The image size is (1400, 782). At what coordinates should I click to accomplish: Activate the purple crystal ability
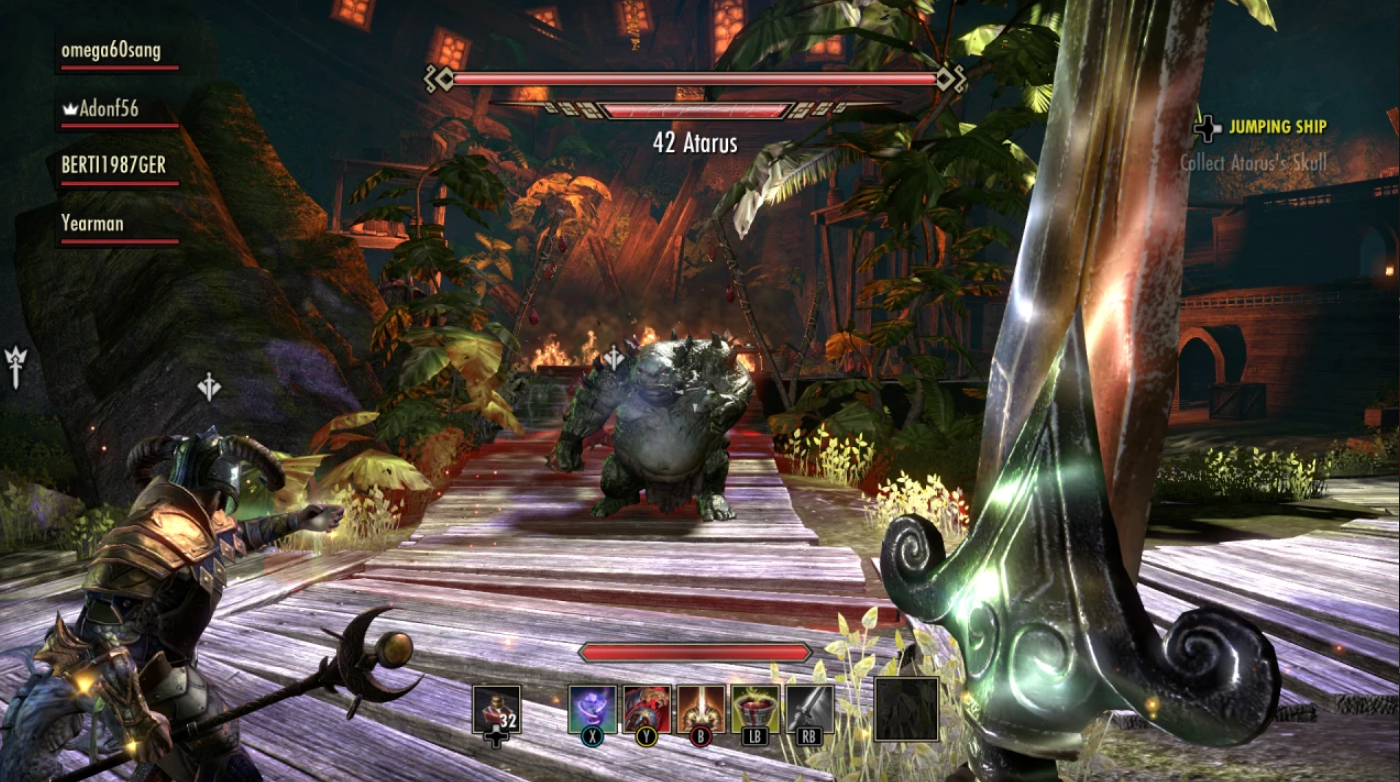point(592,709)
